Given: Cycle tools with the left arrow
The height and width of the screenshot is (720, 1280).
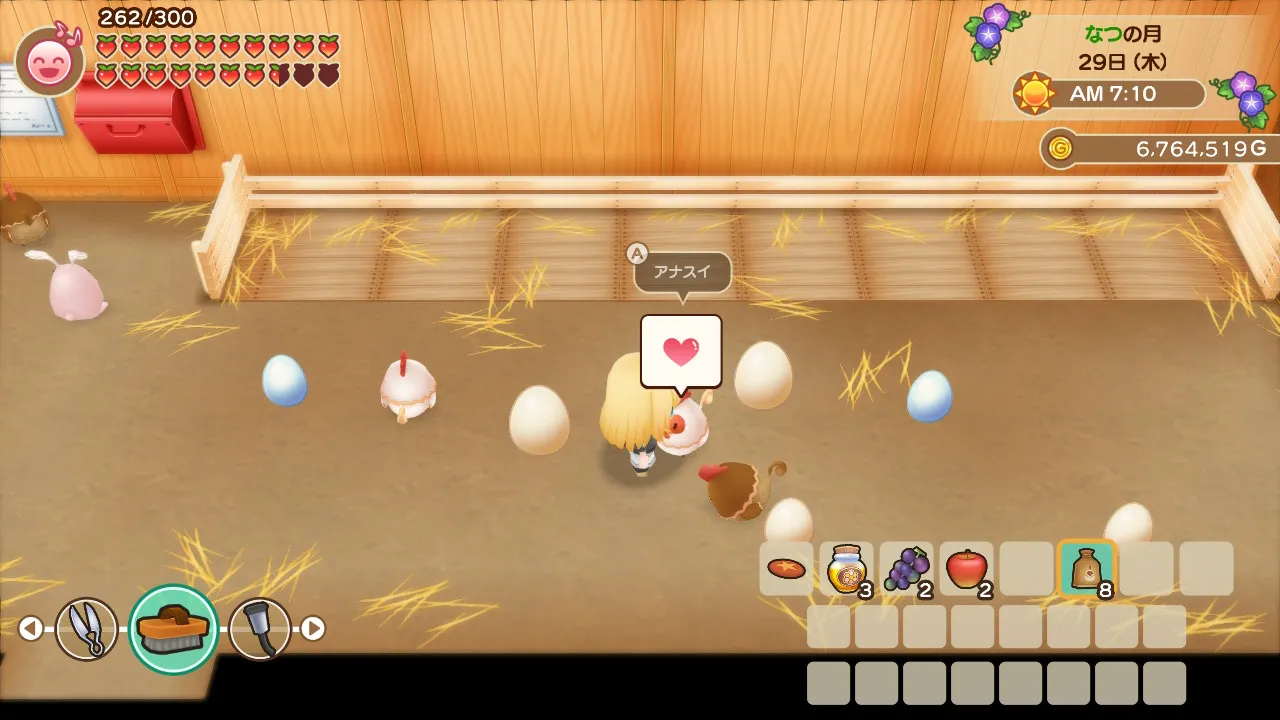Looking at the screenshot, I should (x=30, y=628).
